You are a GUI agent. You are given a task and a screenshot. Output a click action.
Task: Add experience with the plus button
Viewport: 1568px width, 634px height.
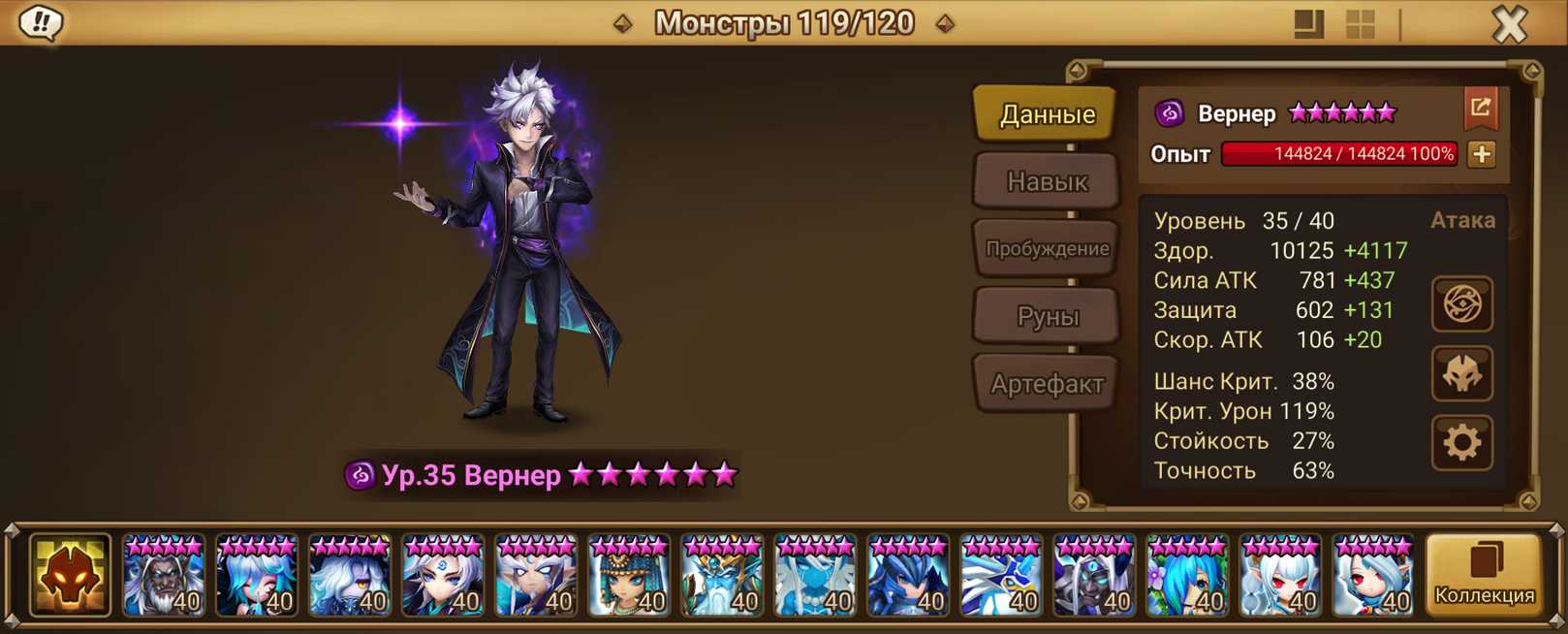pyautogui.click(x=1481, y=154)
